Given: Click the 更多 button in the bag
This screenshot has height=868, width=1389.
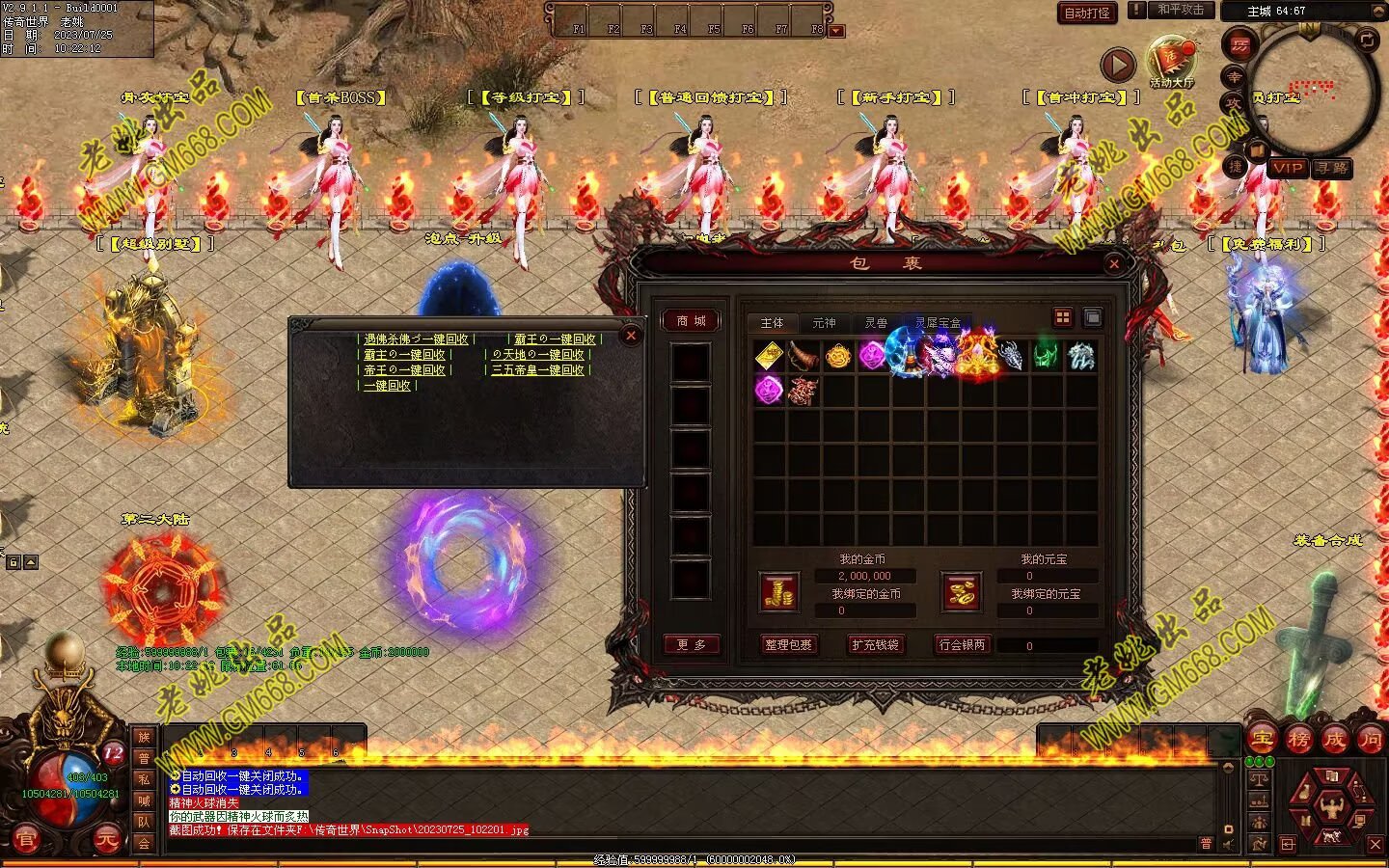Looking at the screenshot, I should (x=691, y=644).
